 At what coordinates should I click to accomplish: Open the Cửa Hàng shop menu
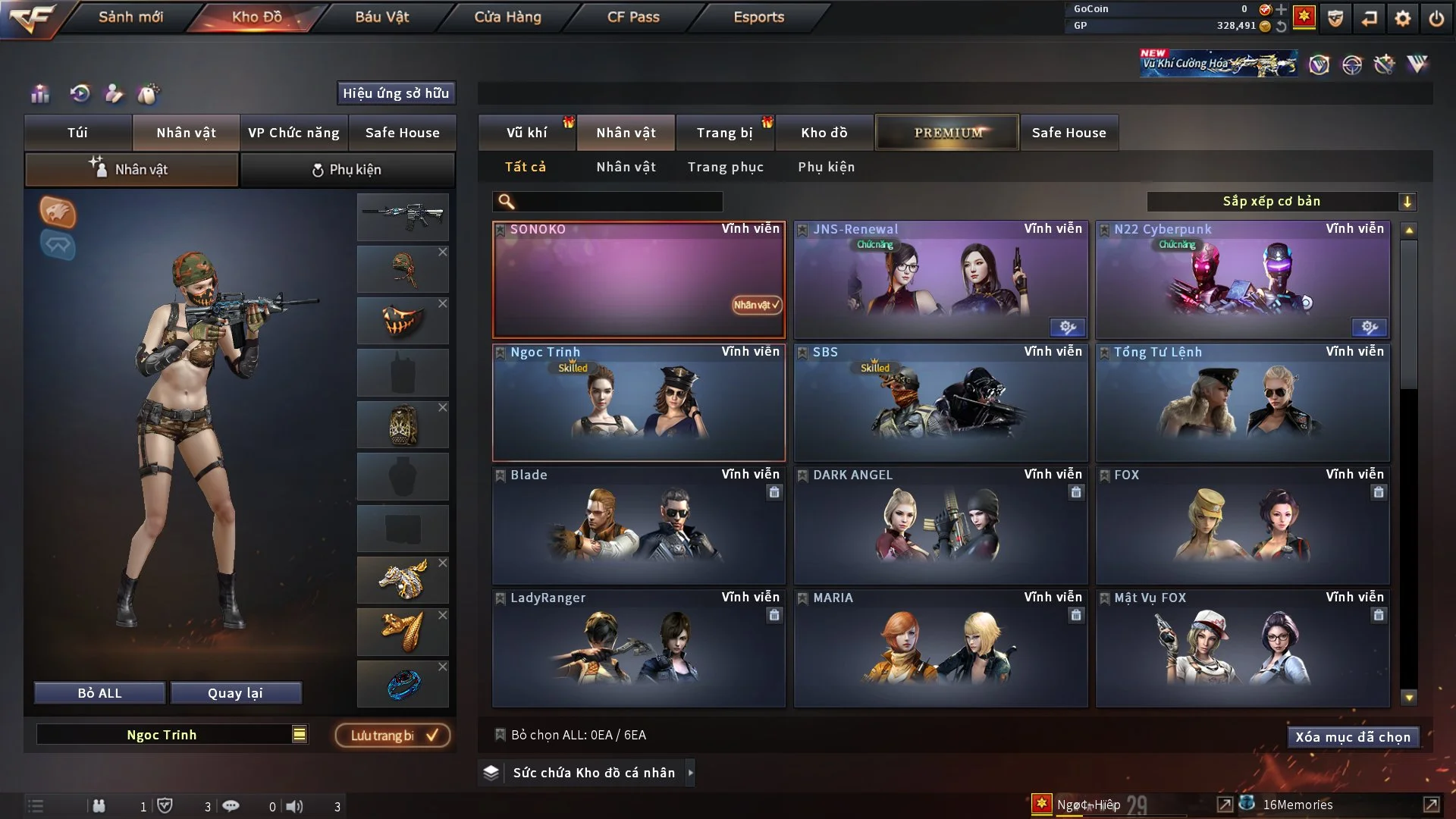pos(507,17)
